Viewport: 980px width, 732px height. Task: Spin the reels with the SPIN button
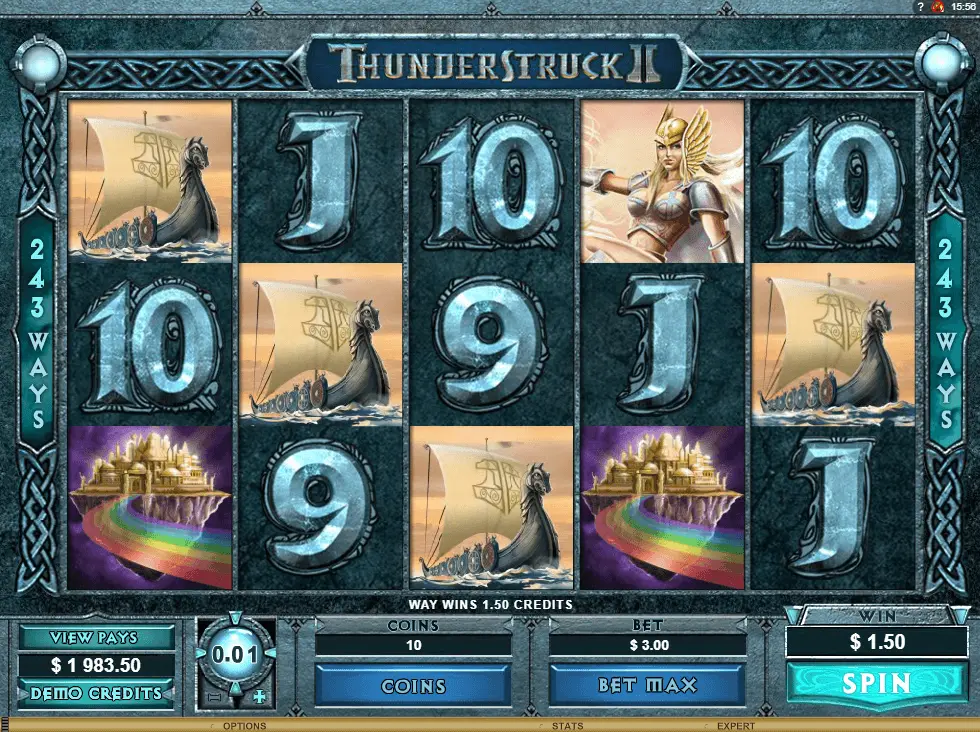pos(876,684)
